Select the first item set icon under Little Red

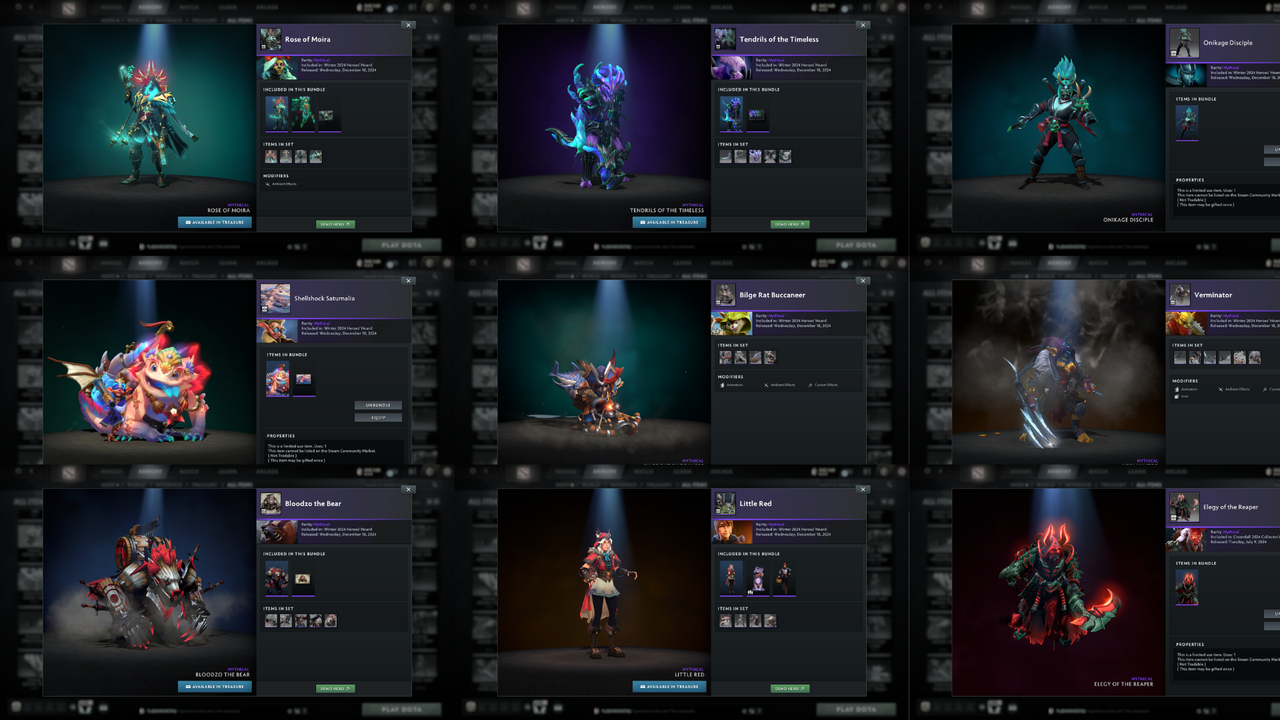(725, 620)
